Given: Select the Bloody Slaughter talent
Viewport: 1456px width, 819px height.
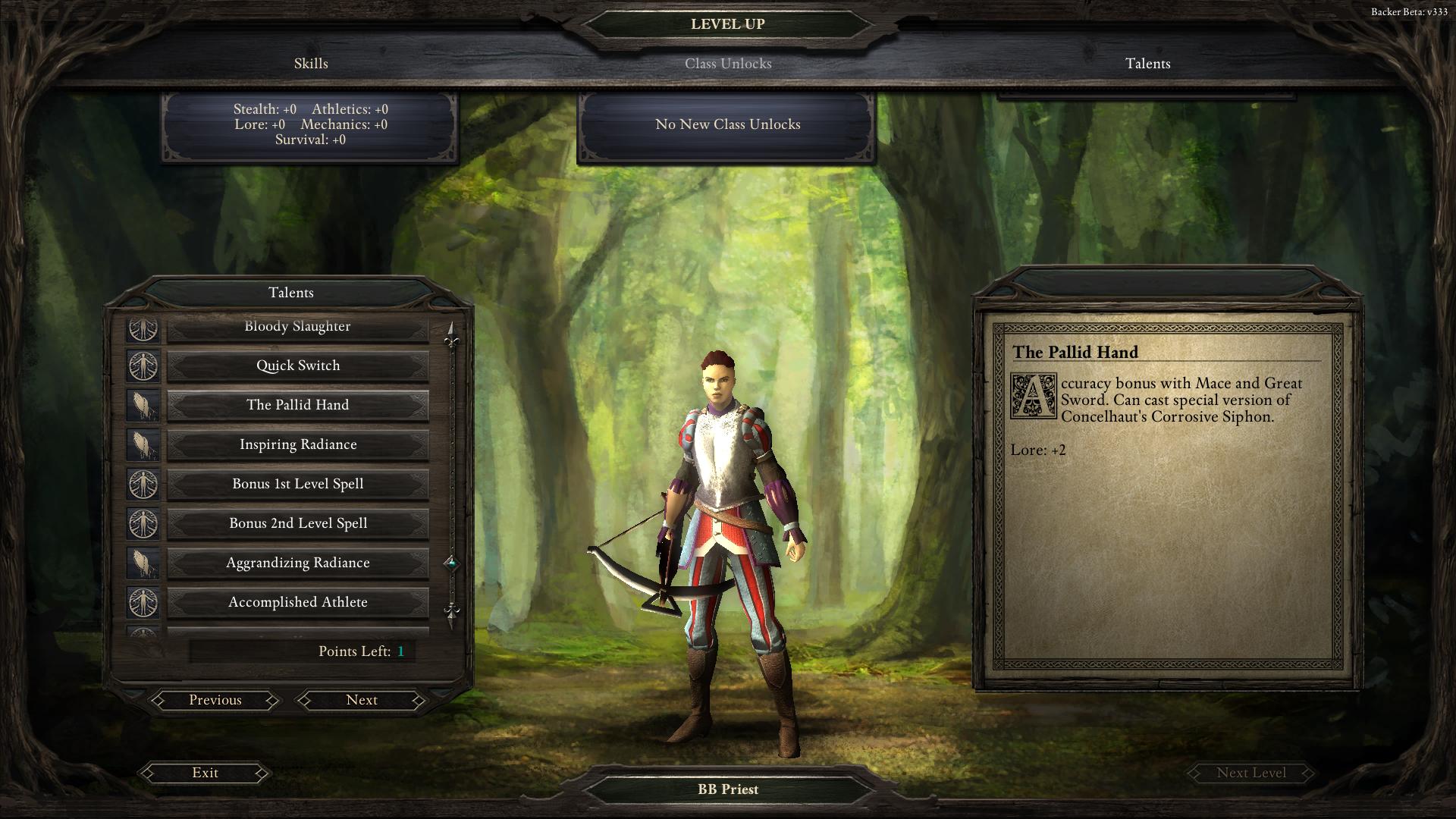Looking at the screenshot, I should click(x=297, y=327).
